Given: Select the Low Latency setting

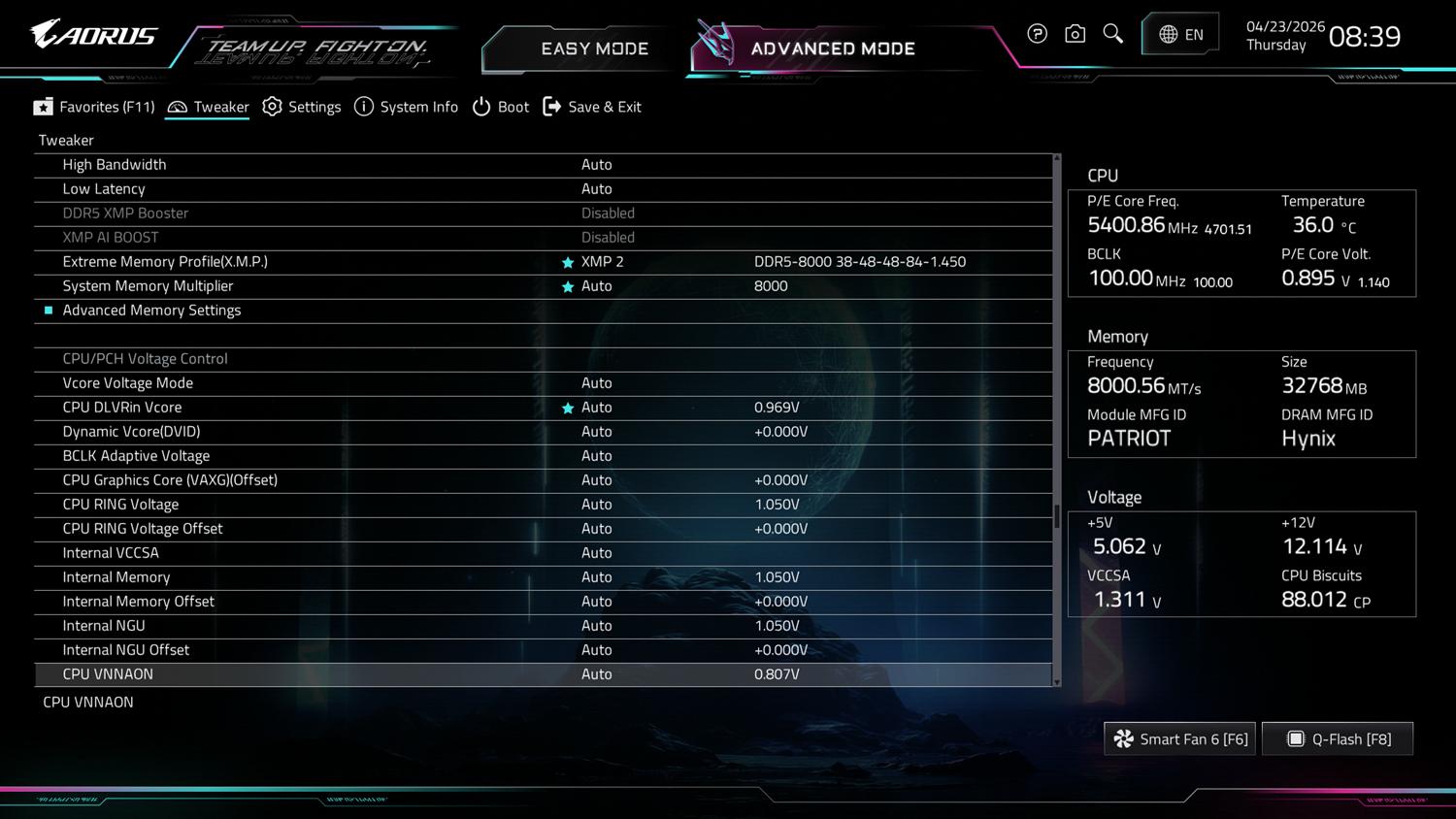Looking at the screenshot, I should click(x=104, y=189).
